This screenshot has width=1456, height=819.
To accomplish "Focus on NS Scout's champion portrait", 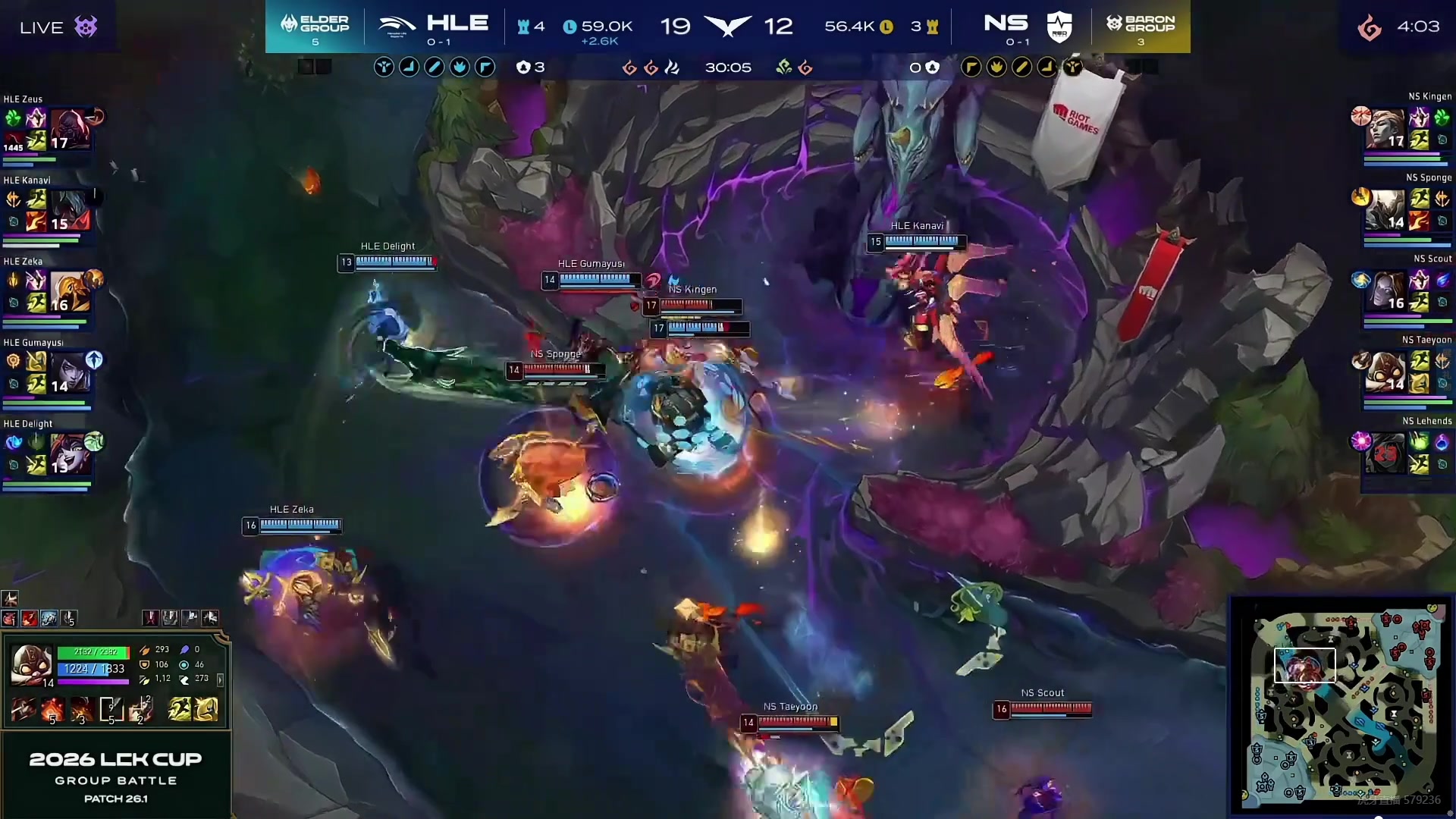I will pyautogui.click(x=1385, y=291).
